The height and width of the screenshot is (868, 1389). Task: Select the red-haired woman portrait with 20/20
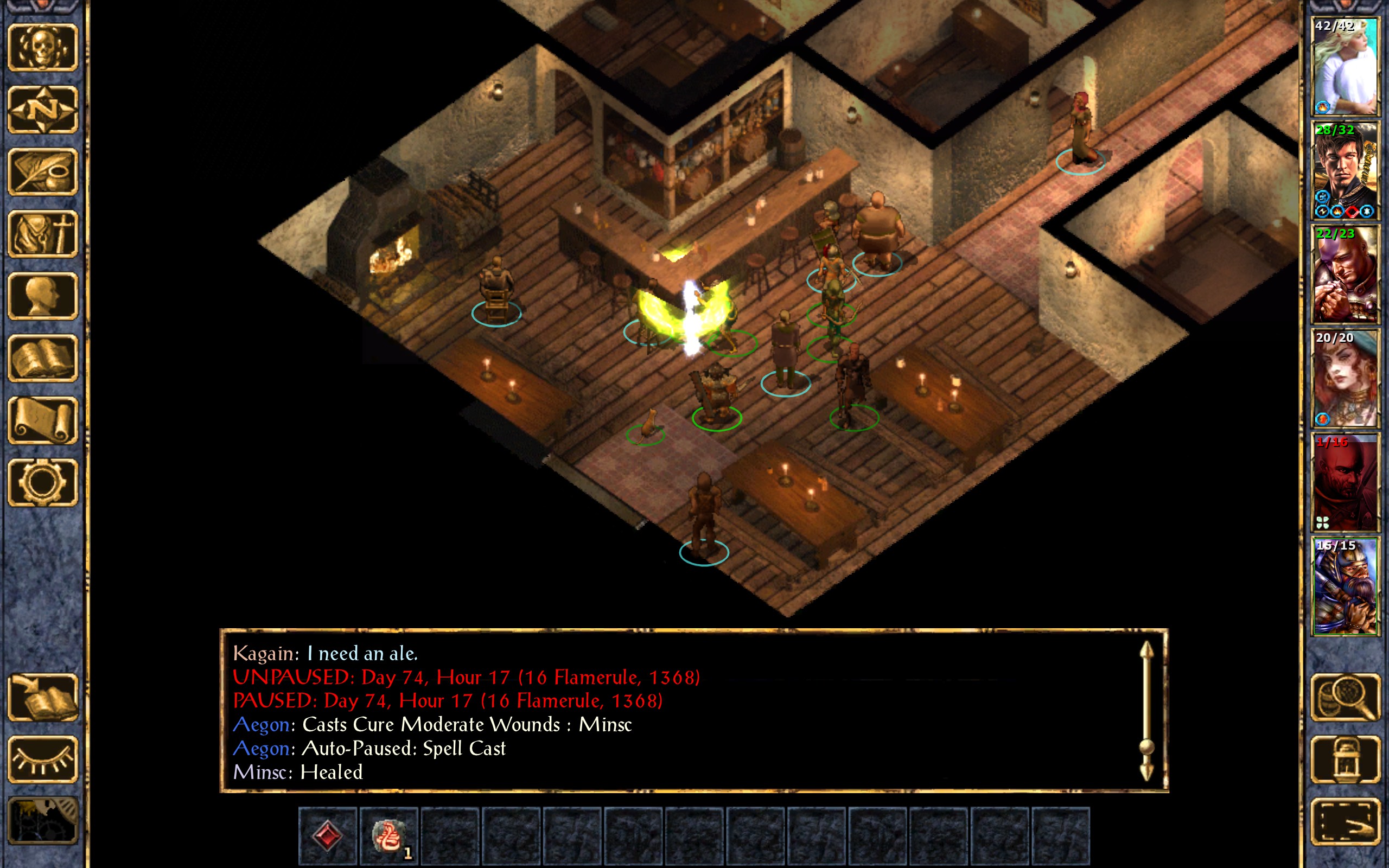point(1345,378)
